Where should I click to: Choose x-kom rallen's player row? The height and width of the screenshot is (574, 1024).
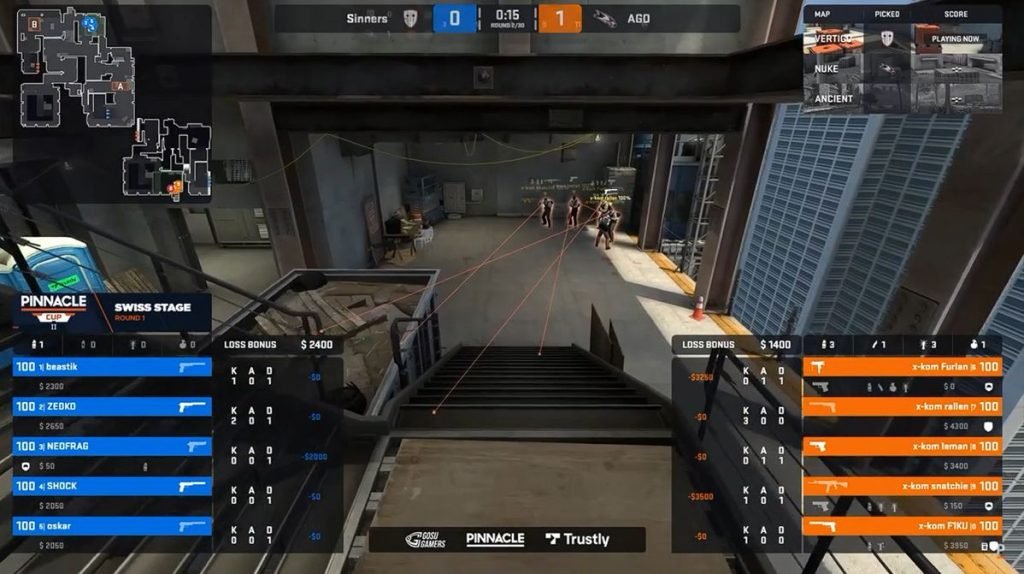(x=902, y=407)
